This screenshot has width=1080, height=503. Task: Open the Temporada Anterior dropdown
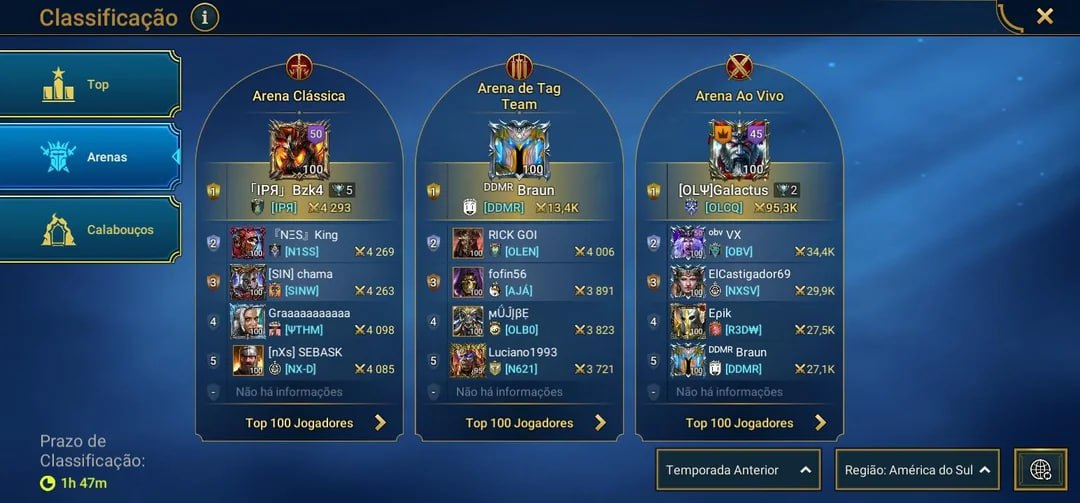[738, 469]
